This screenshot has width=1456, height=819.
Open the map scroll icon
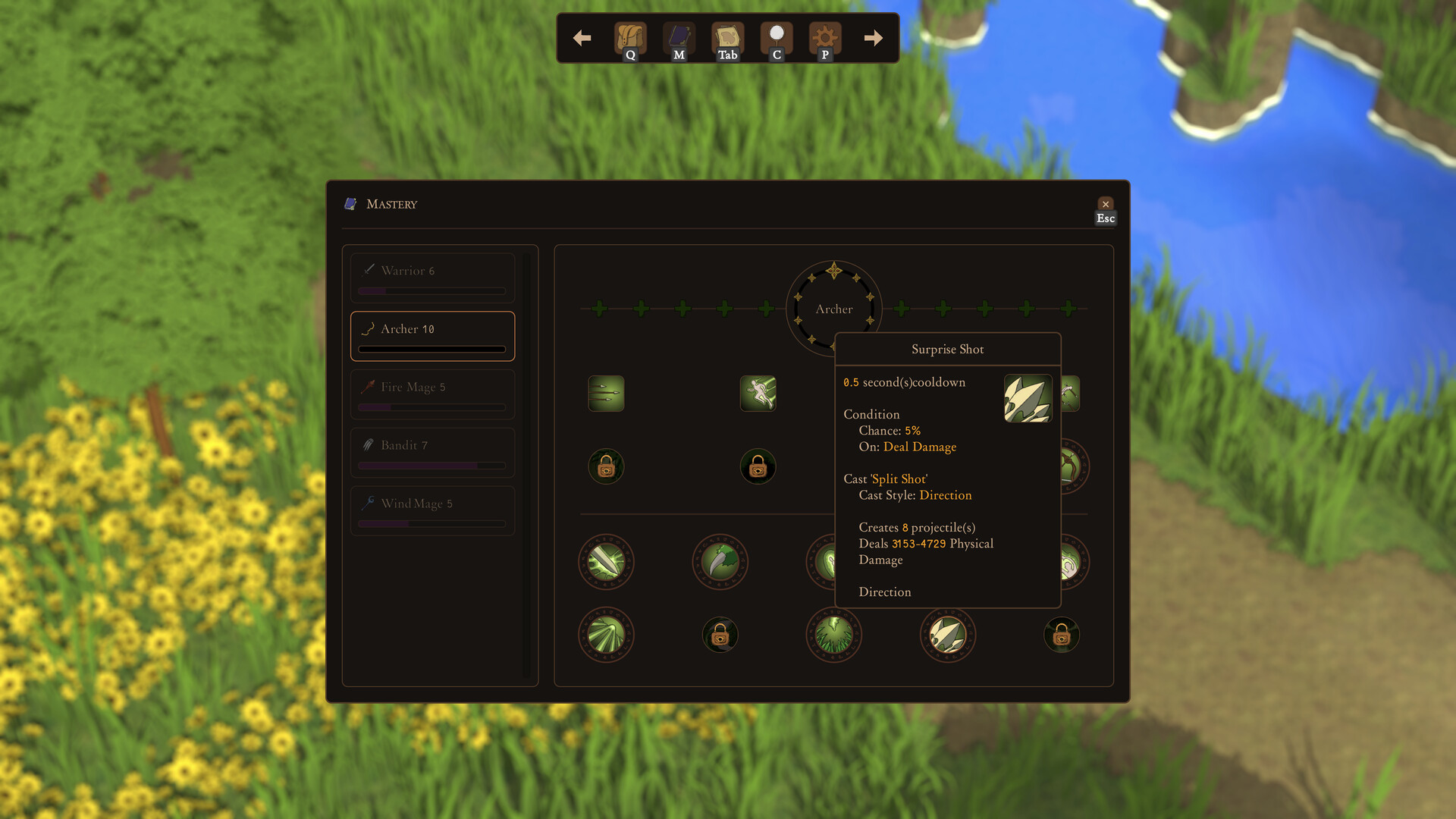pyautogui.click(x=727, y=38)
